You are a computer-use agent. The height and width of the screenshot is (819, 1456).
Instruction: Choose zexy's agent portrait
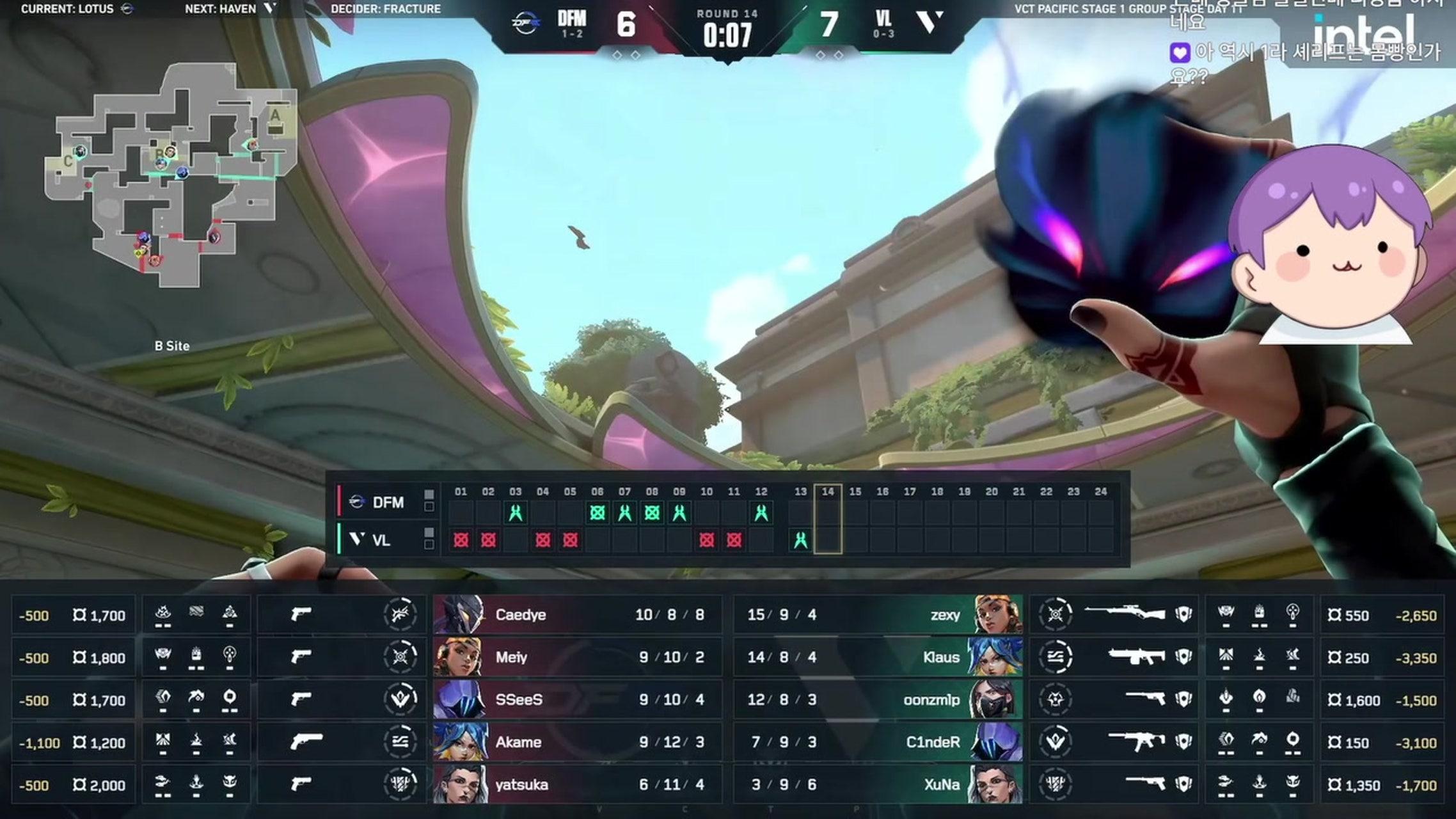pyautogui.click(x=997, y=615)
